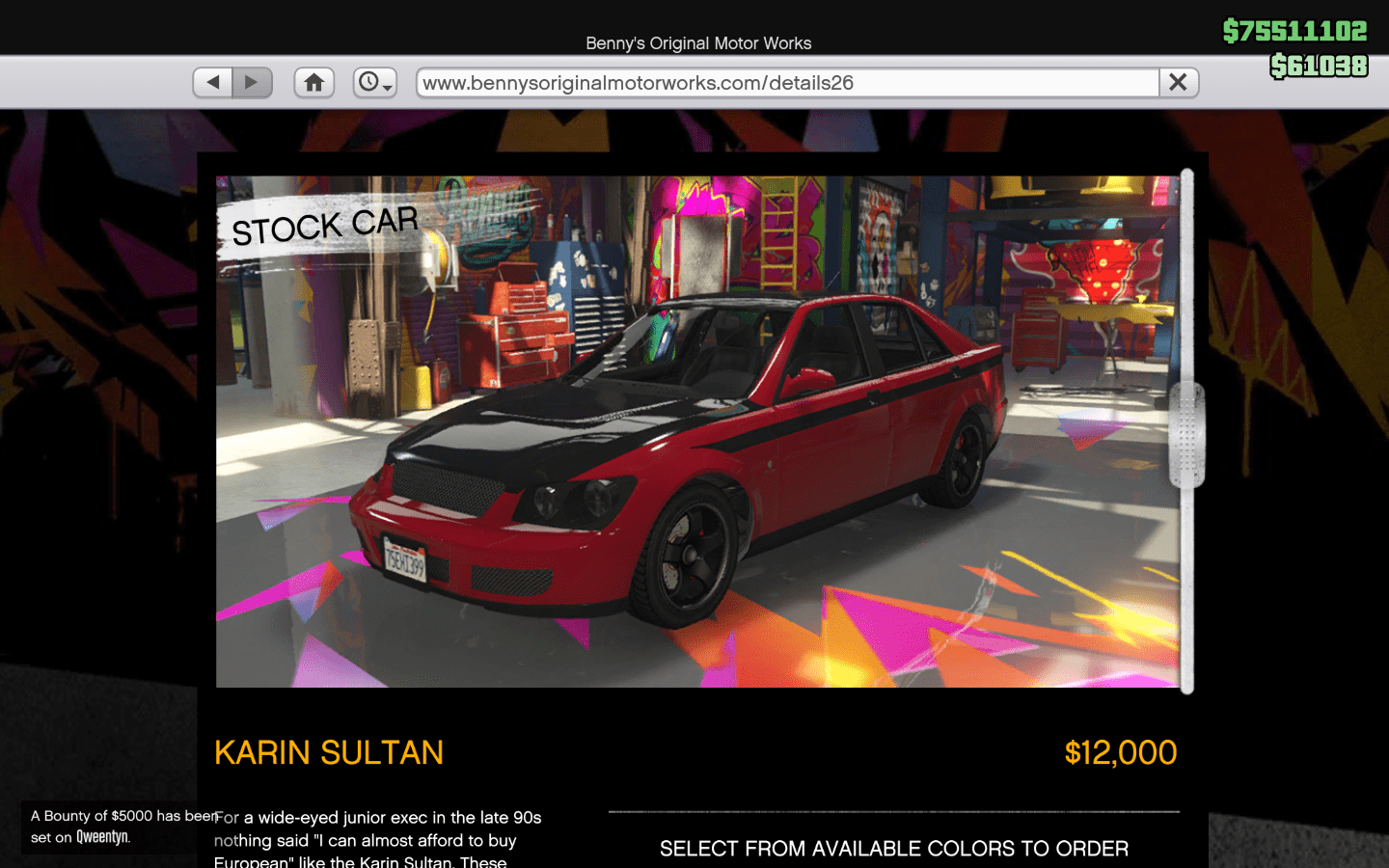The image size is (1389, 868).
Task: Click the green cash balance counter
Action: click(1294, 30)
